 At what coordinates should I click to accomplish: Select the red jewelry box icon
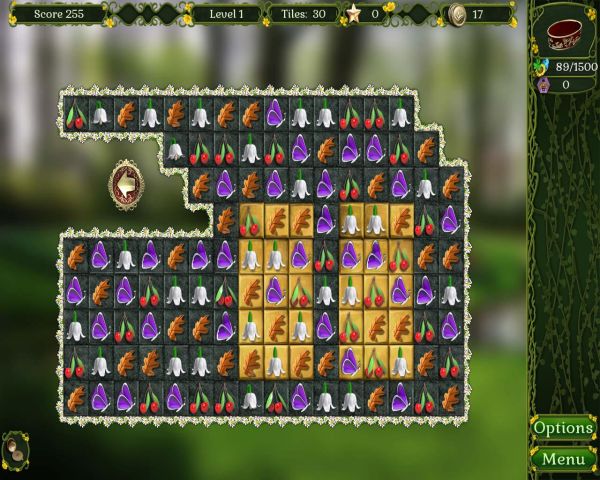(564, 33)
